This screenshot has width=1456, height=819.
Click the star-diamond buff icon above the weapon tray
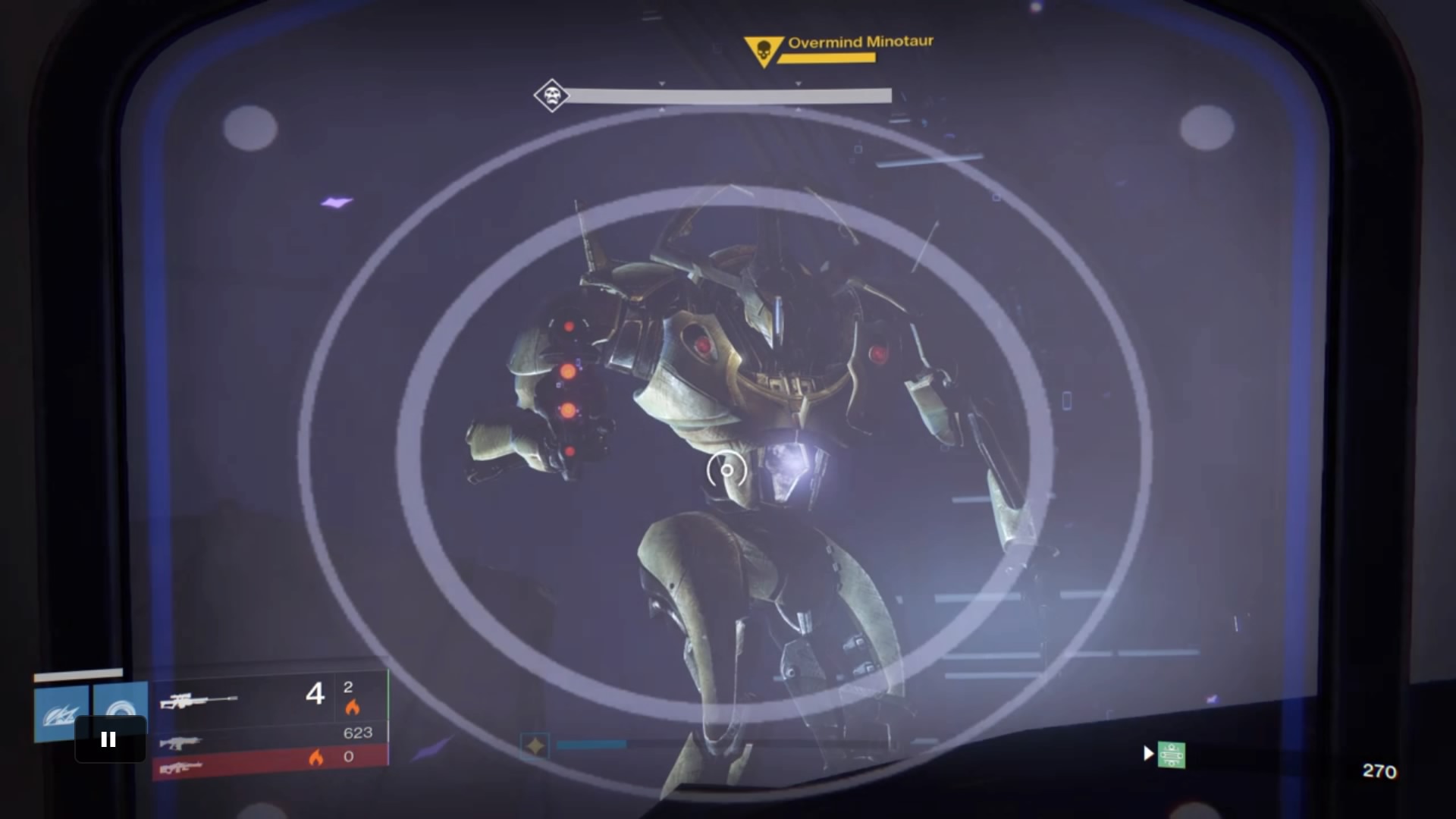click(x=535, y=745)
